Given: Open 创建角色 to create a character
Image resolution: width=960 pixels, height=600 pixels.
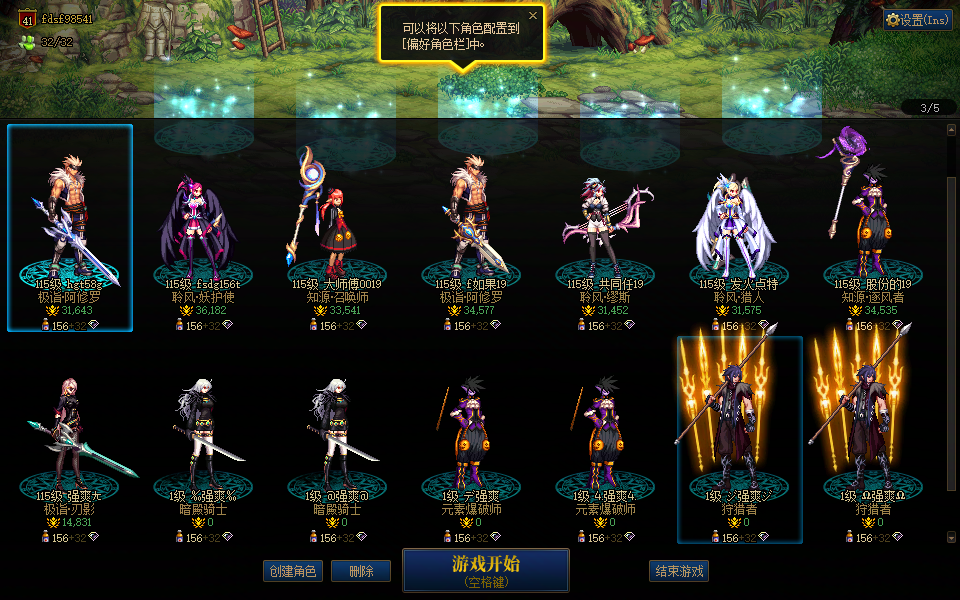Looking at the screenshot, I should (292, 571).
